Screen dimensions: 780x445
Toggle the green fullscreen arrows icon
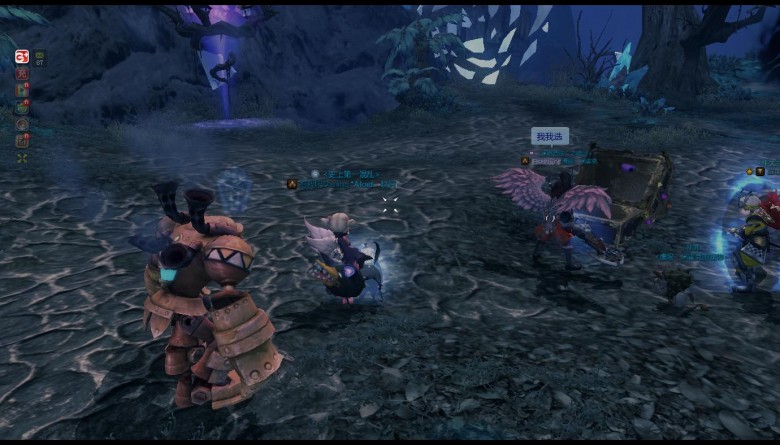point(22,158)
